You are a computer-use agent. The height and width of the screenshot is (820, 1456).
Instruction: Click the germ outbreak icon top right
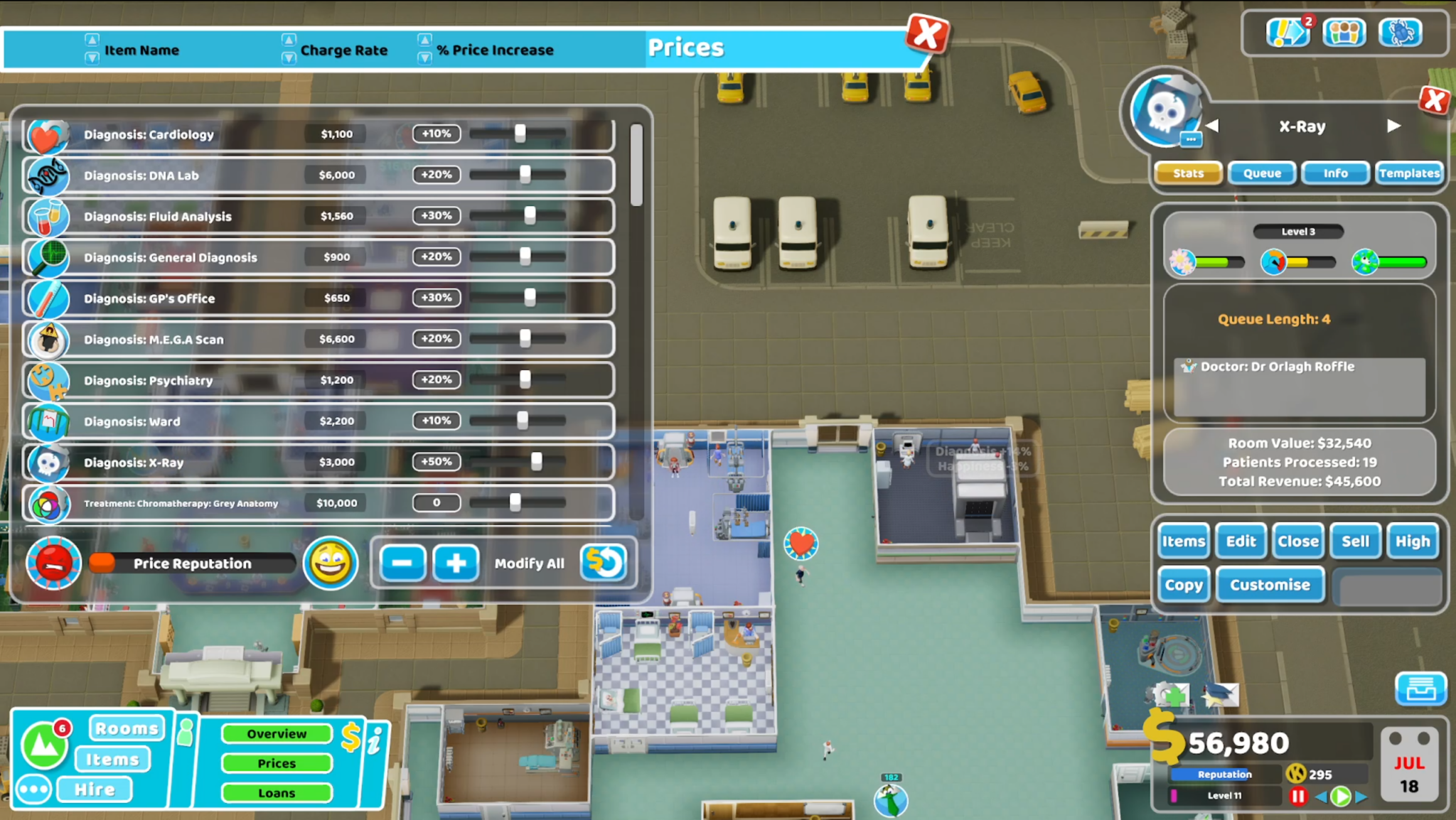1399,32
